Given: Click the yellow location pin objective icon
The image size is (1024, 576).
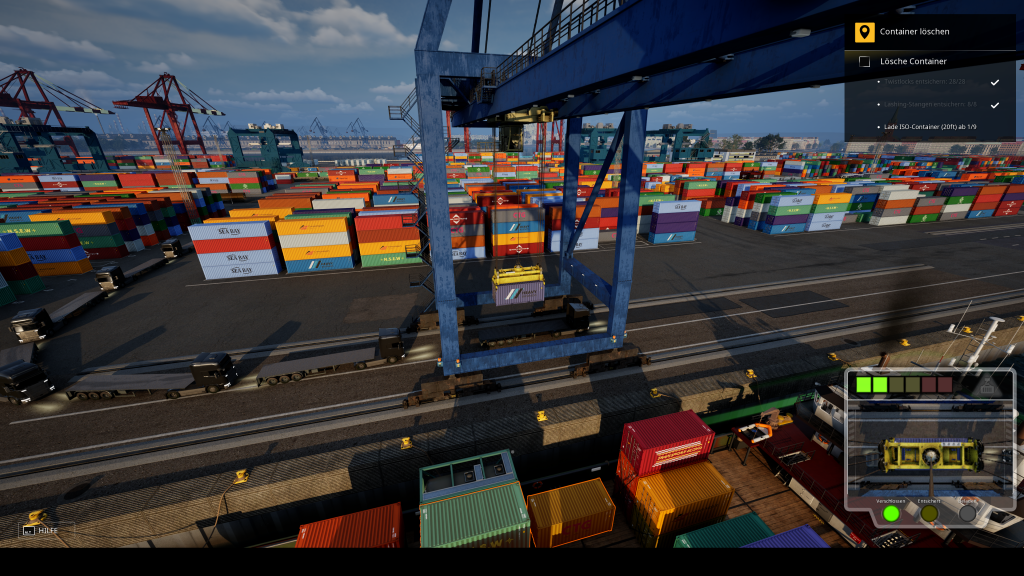Looking at the screenshot, I should coord(865,32).
